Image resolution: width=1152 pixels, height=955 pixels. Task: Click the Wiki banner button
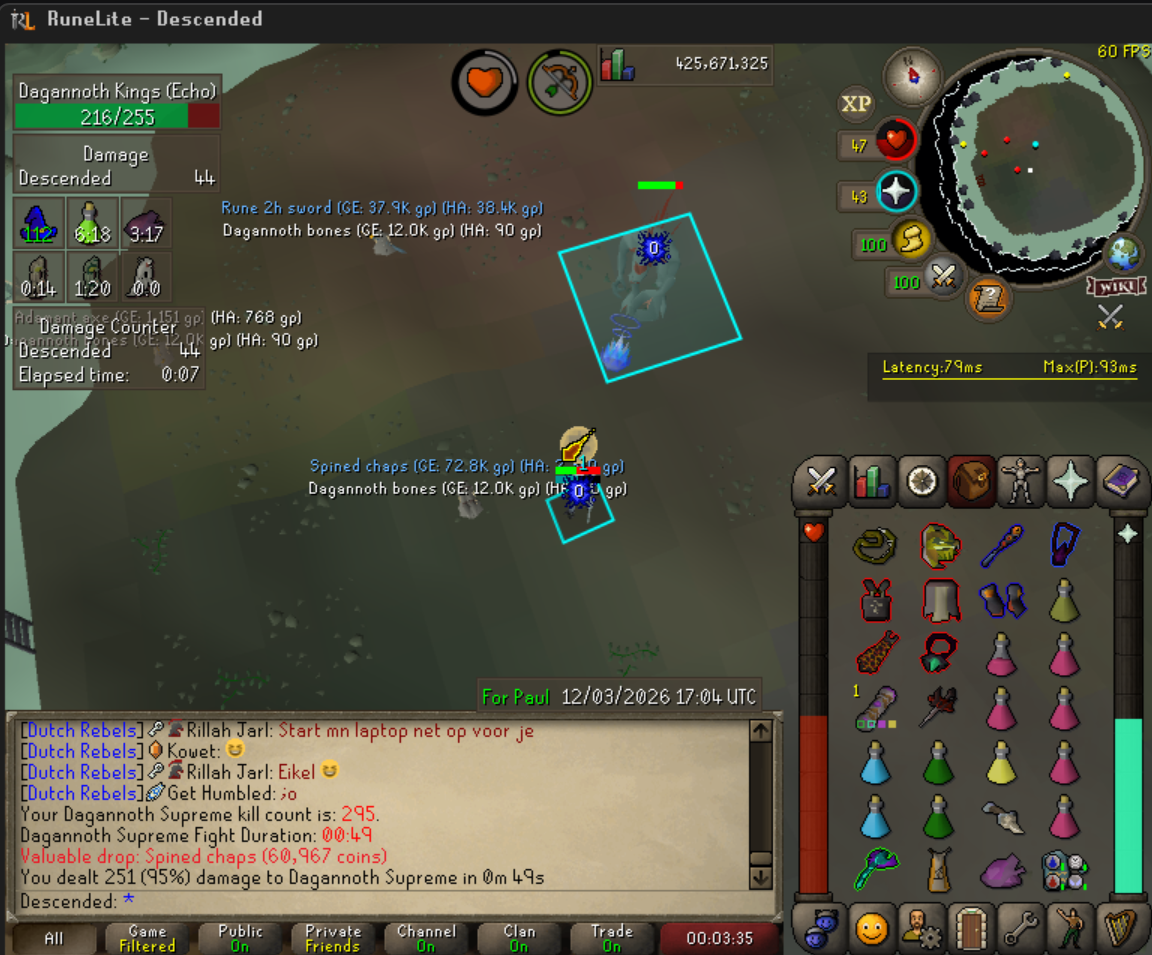point(1116,287)
